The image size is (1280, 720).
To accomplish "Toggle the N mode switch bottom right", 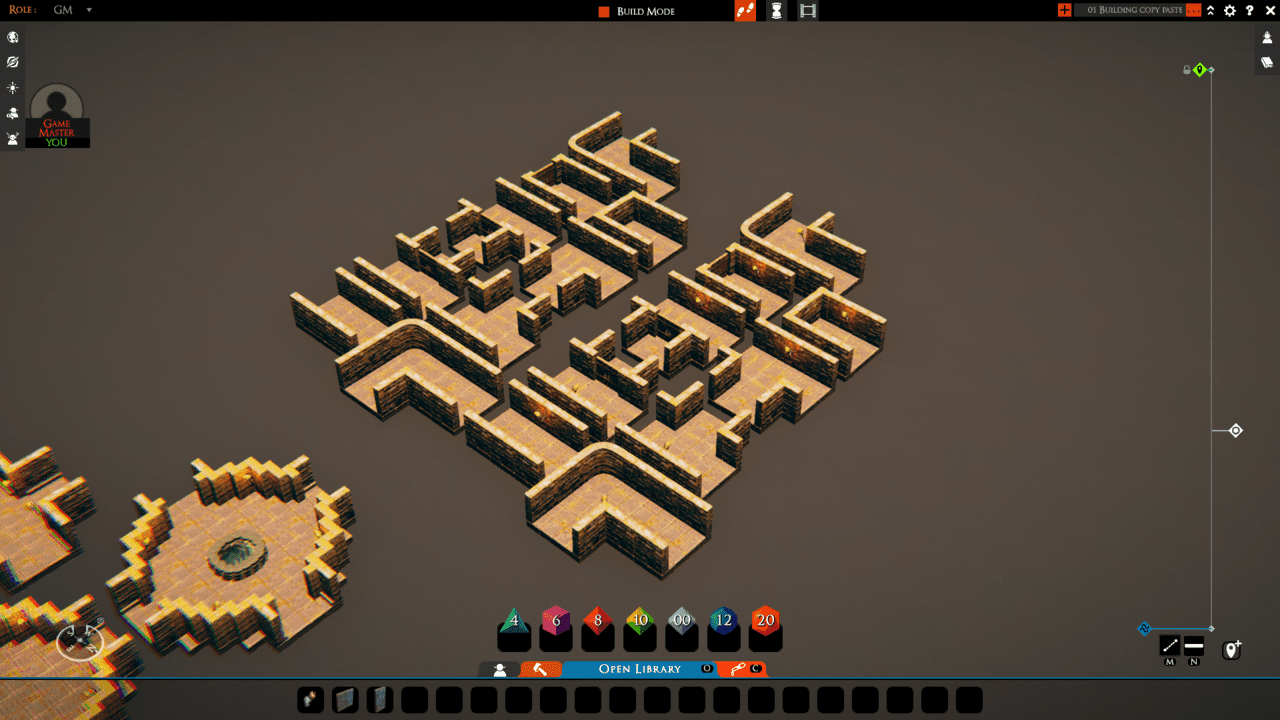I will coord(1194,645).
